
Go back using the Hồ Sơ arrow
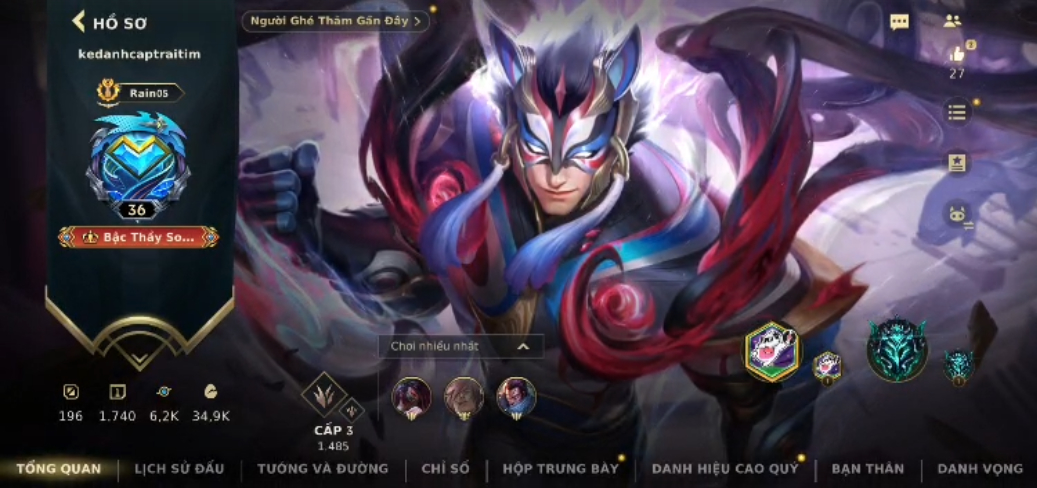point(79,22)
